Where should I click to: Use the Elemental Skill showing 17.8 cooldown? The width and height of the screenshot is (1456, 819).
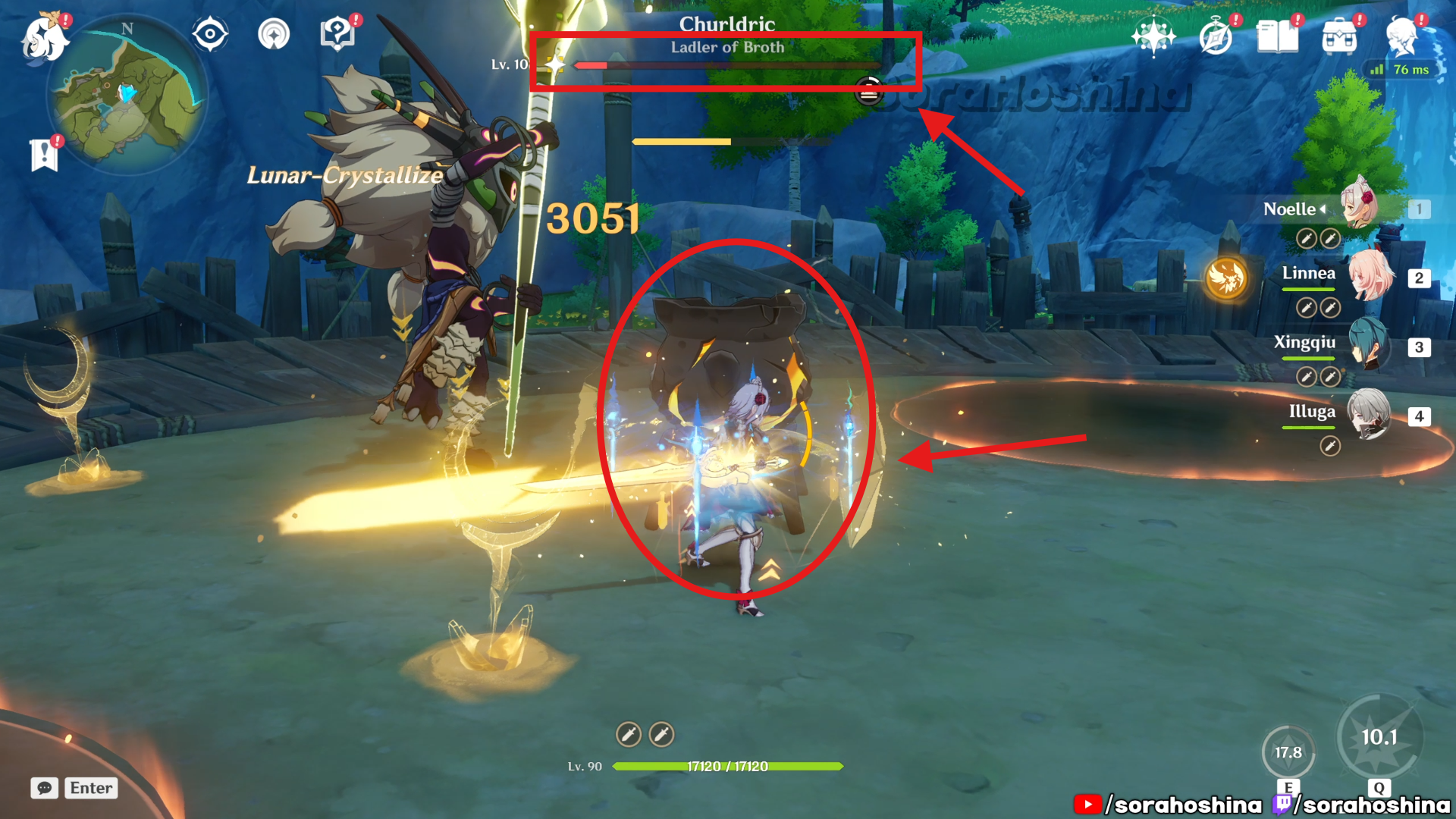[1288, 752]
